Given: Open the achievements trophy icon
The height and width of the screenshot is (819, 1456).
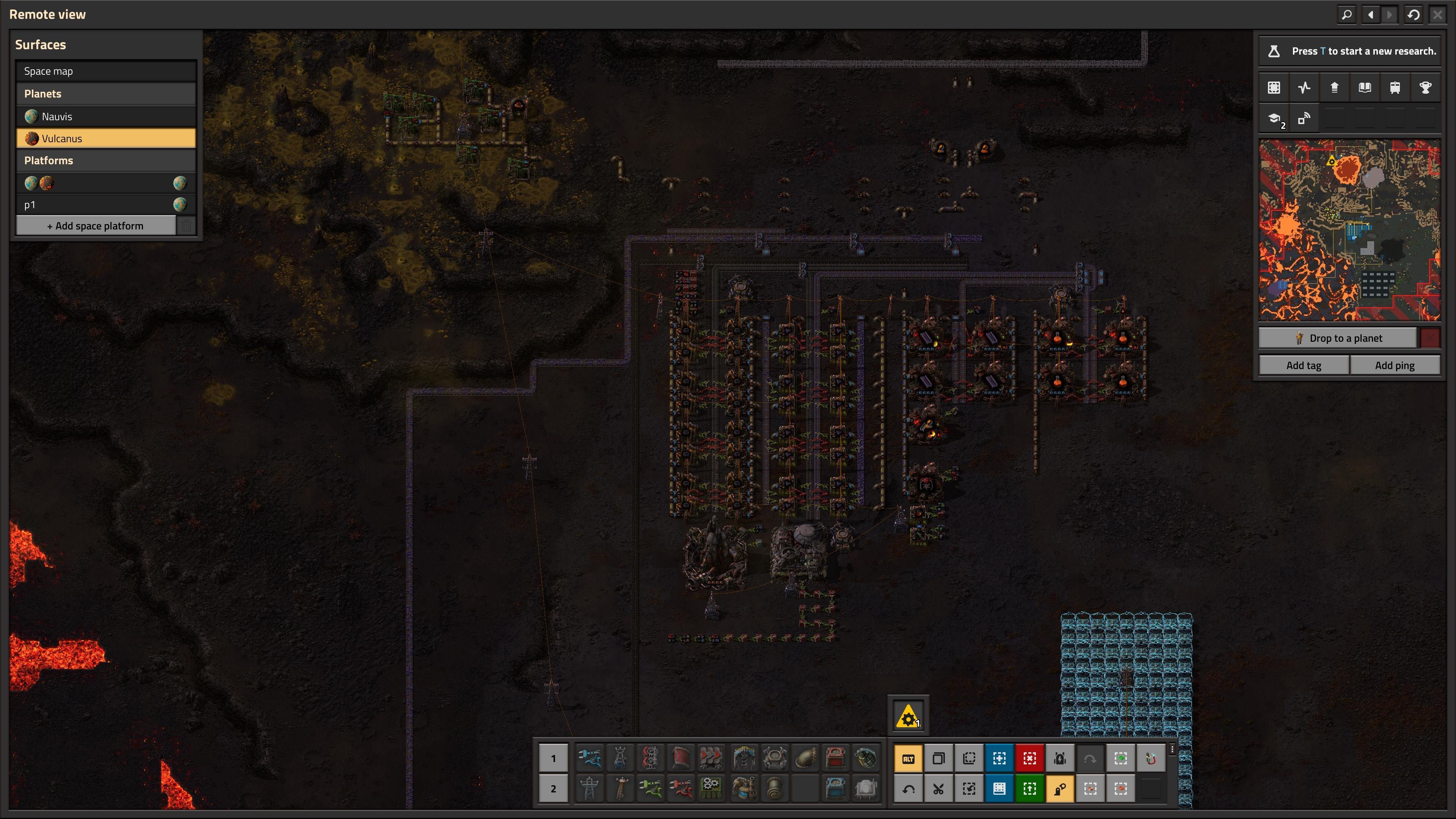Looking at the screenshot, I should [1425, 88].
